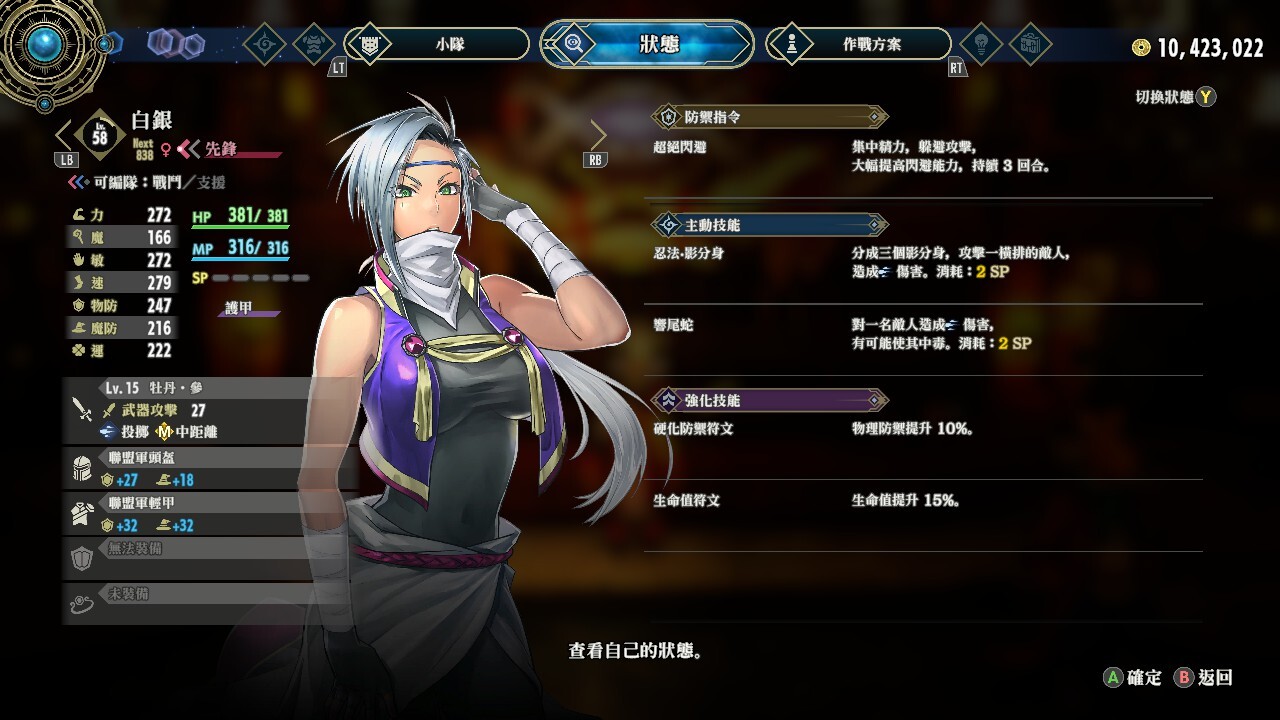Select the 生命值符文 enhancement skill
Viewport: 1280px width, 720px height.
click(x=687, y=500)
